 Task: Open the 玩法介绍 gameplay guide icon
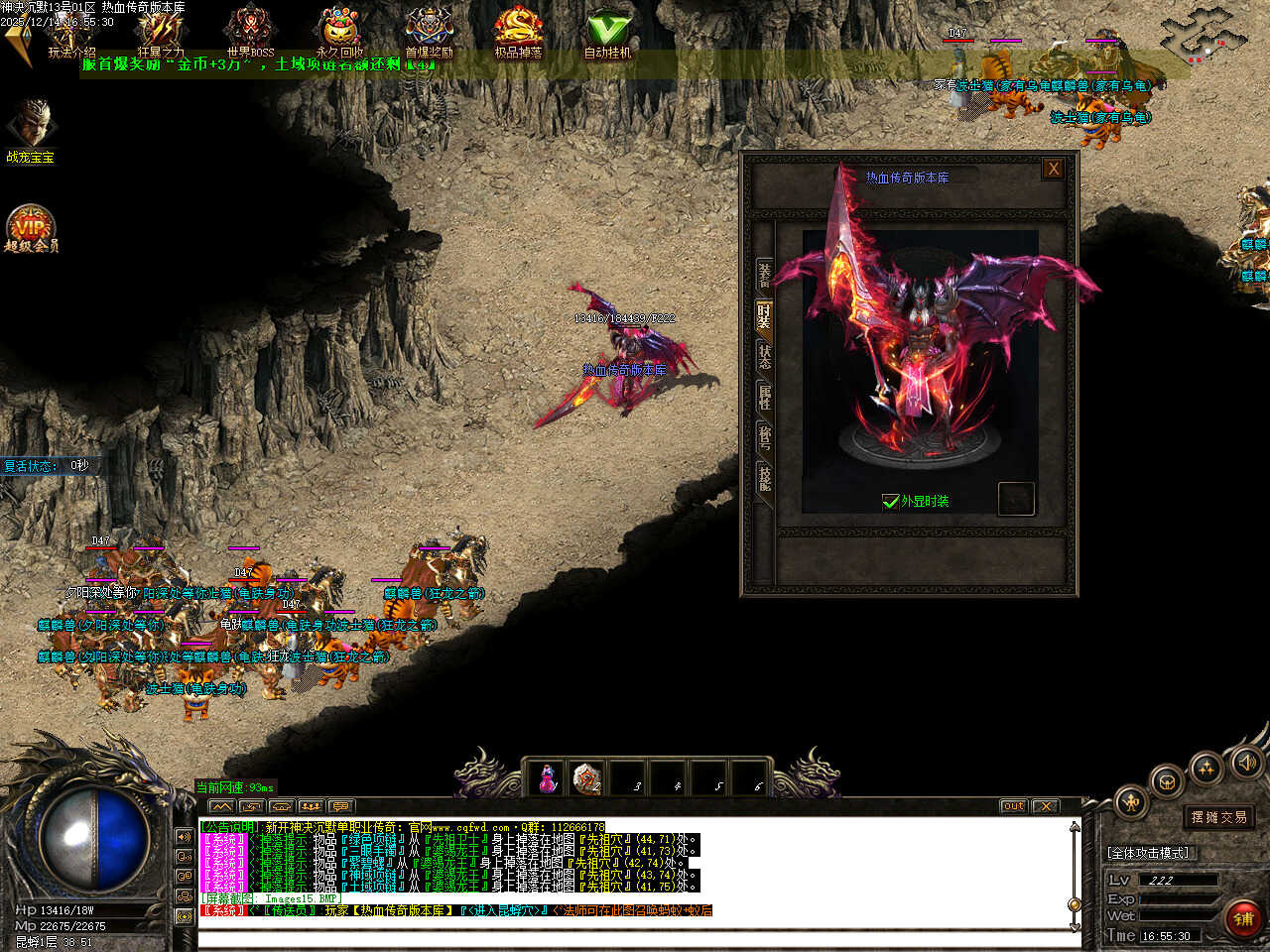(x=70, y=33)
